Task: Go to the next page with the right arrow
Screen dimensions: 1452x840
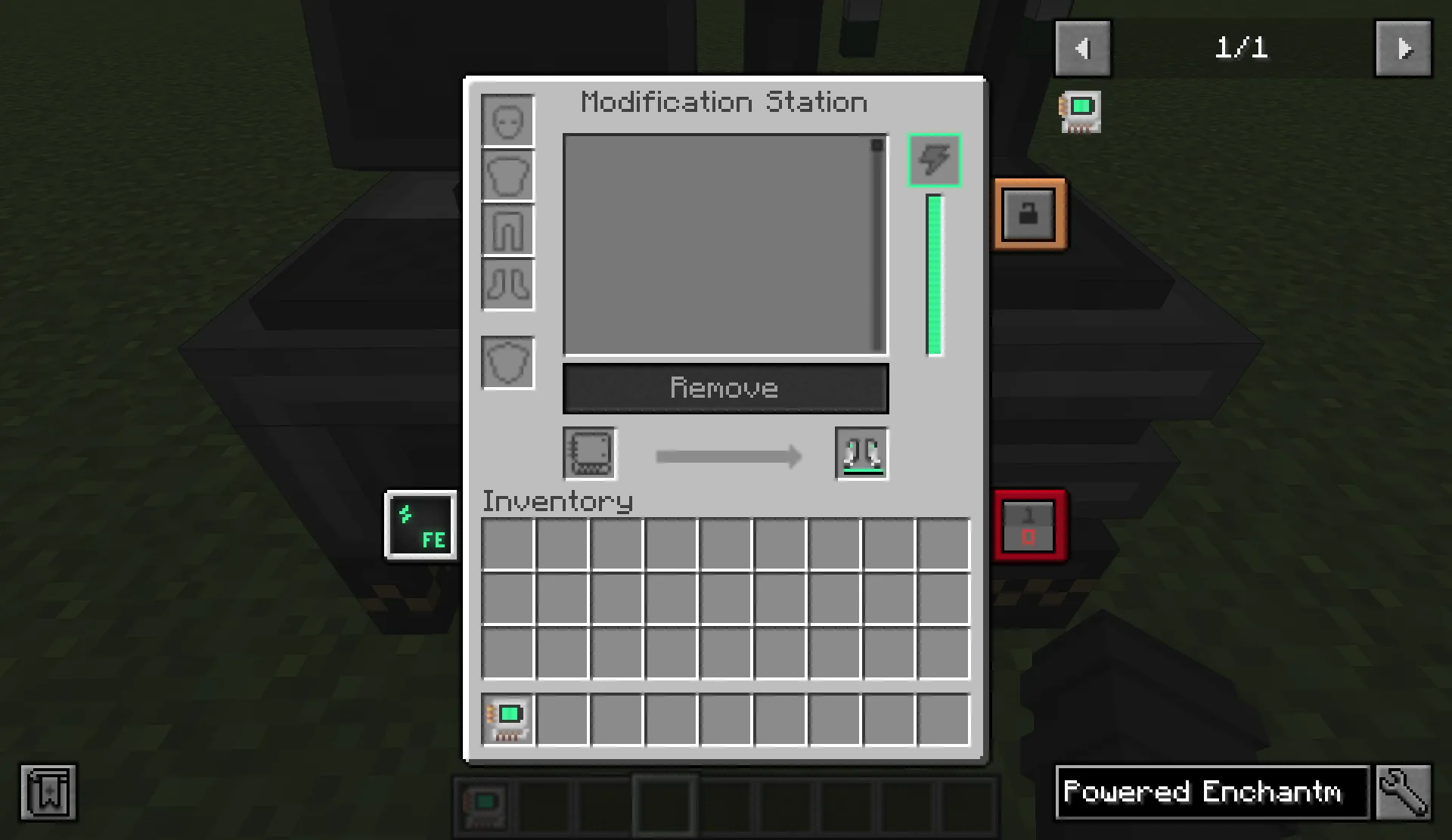Action: click(1403, 48)
